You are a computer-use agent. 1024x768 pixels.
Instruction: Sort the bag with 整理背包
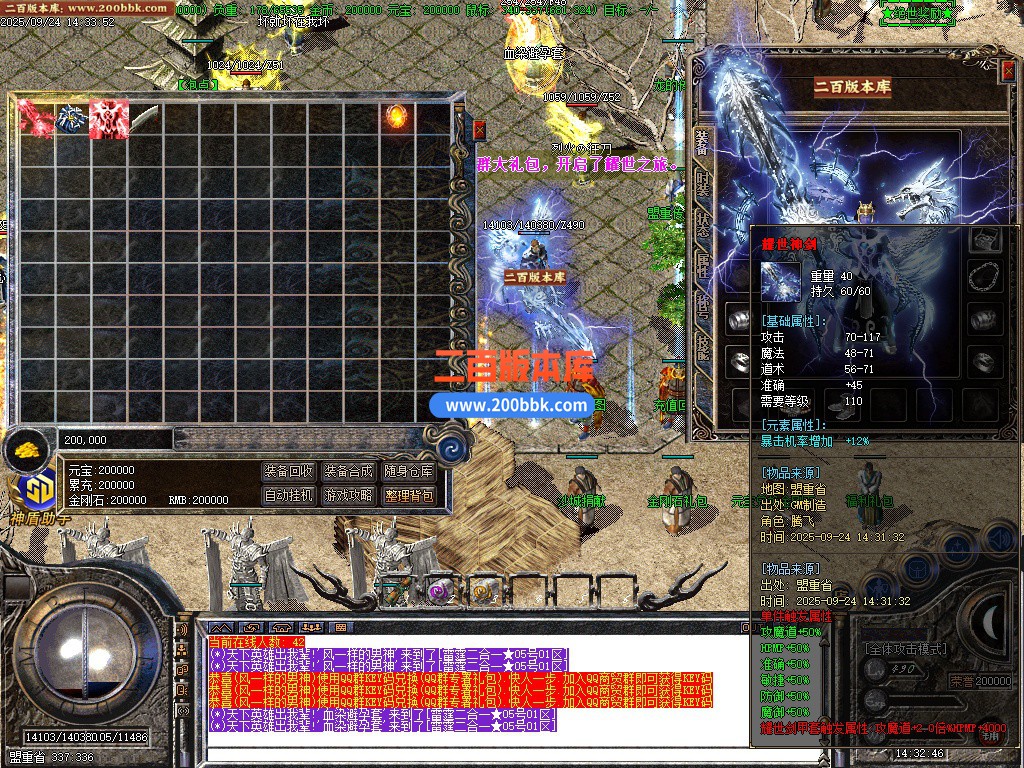tap(408, 495)
